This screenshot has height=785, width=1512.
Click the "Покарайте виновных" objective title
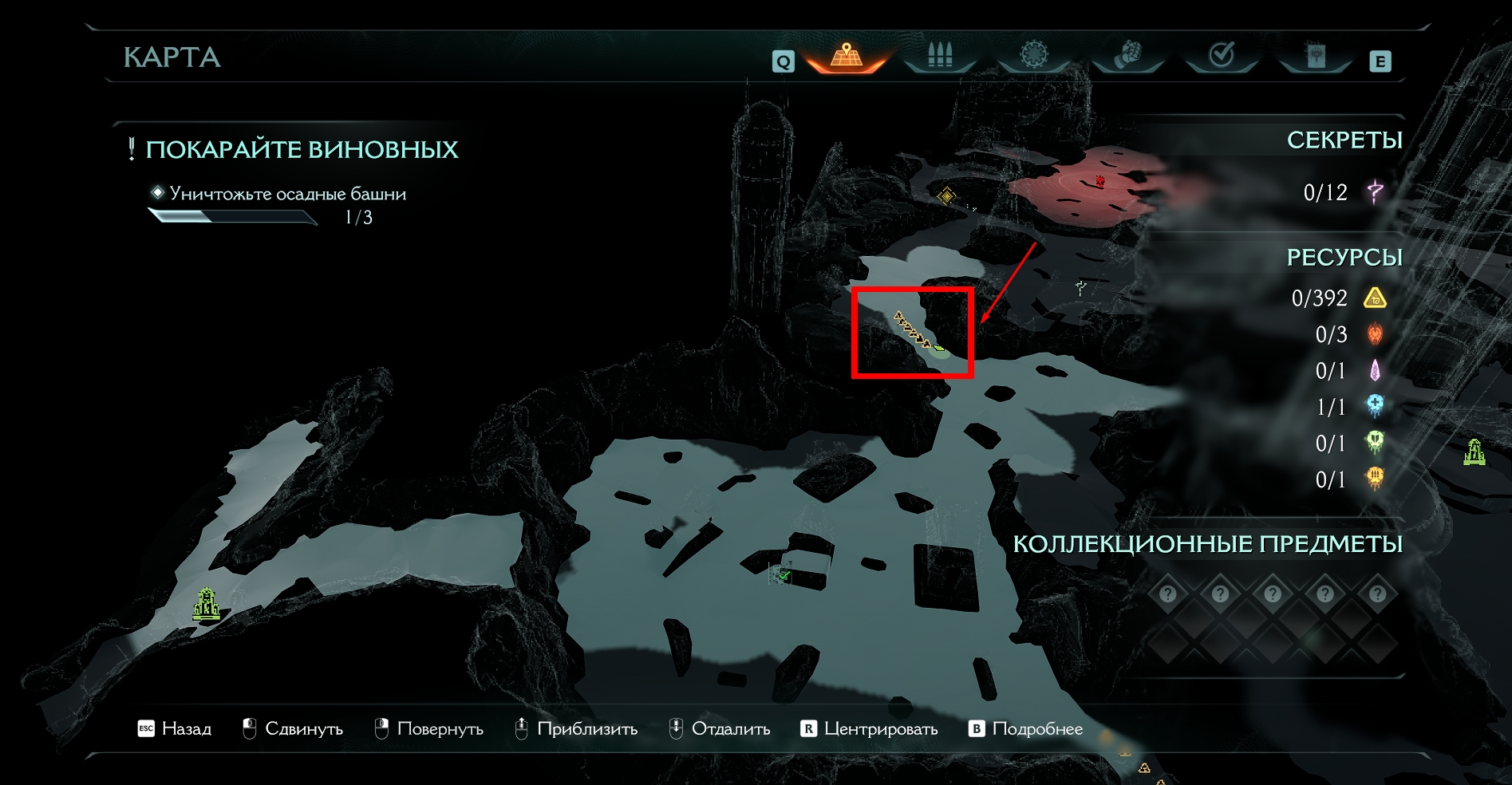(302, 149)
